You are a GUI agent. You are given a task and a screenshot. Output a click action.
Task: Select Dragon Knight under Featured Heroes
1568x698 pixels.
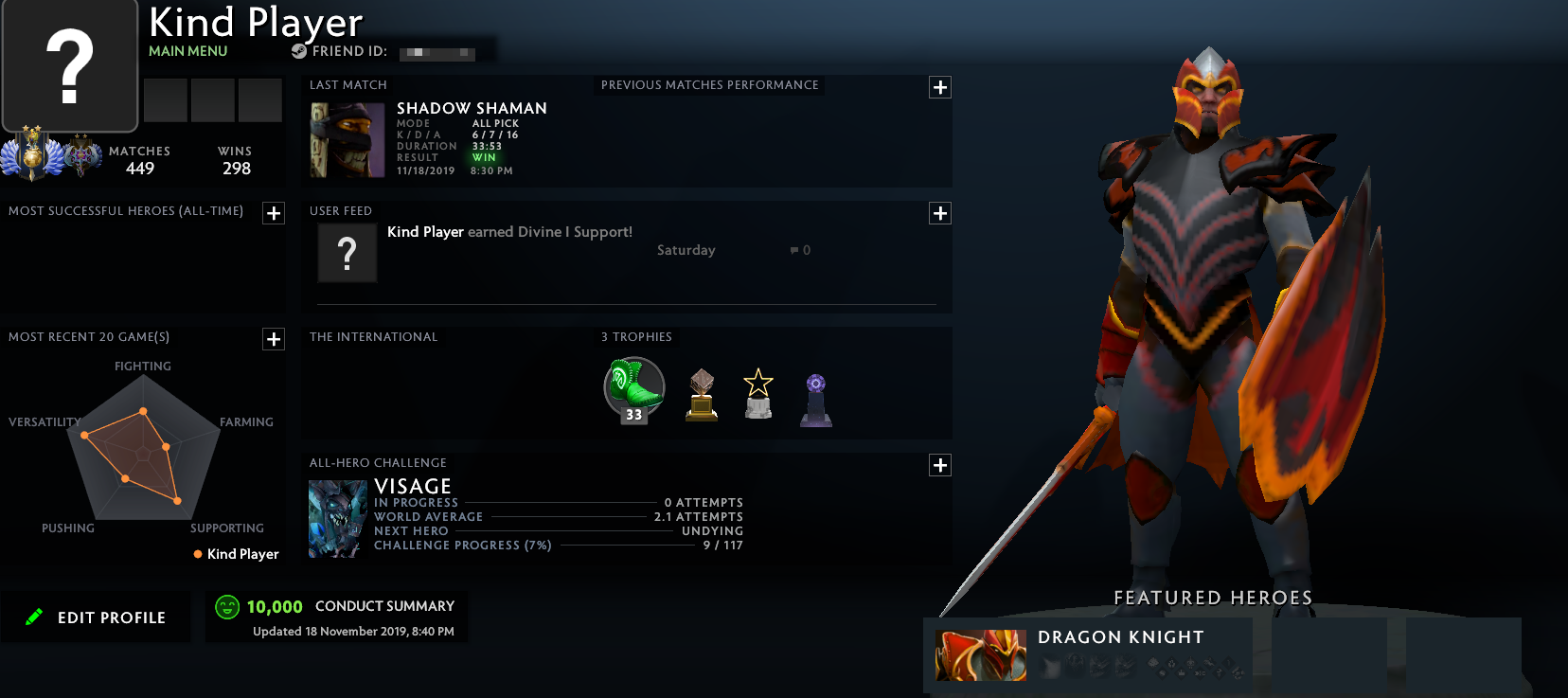[x=981, y=654]
